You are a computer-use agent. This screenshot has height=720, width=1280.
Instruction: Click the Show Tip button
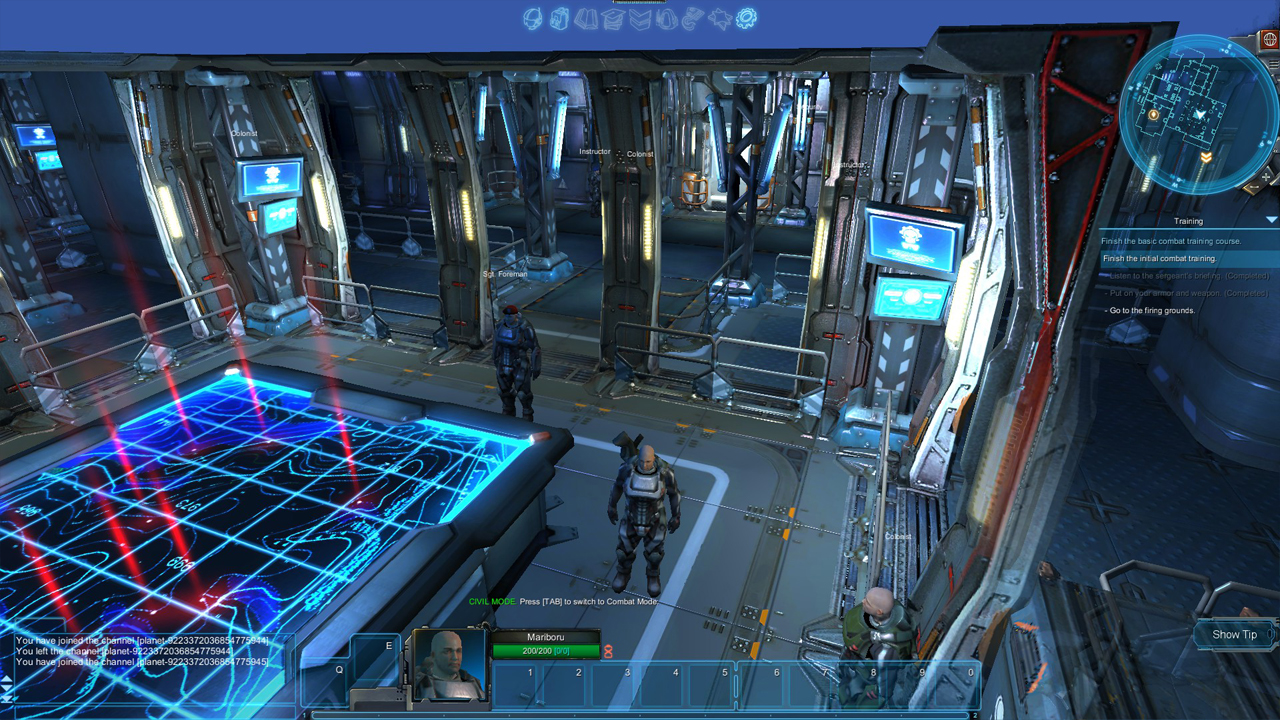(1231, 635)
